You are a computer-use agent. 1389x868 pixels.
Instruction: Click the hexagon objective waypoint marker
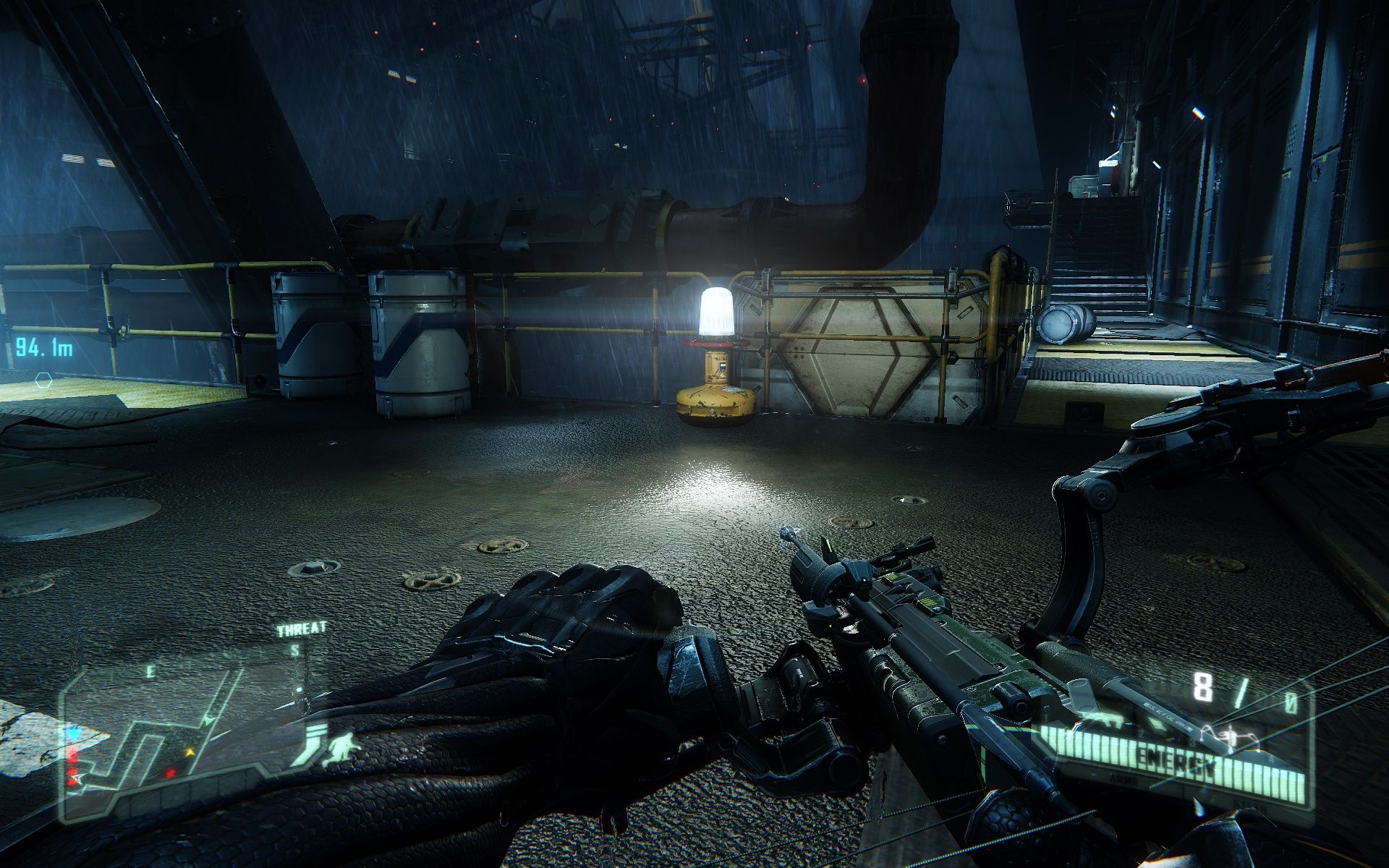click(44, 379)
